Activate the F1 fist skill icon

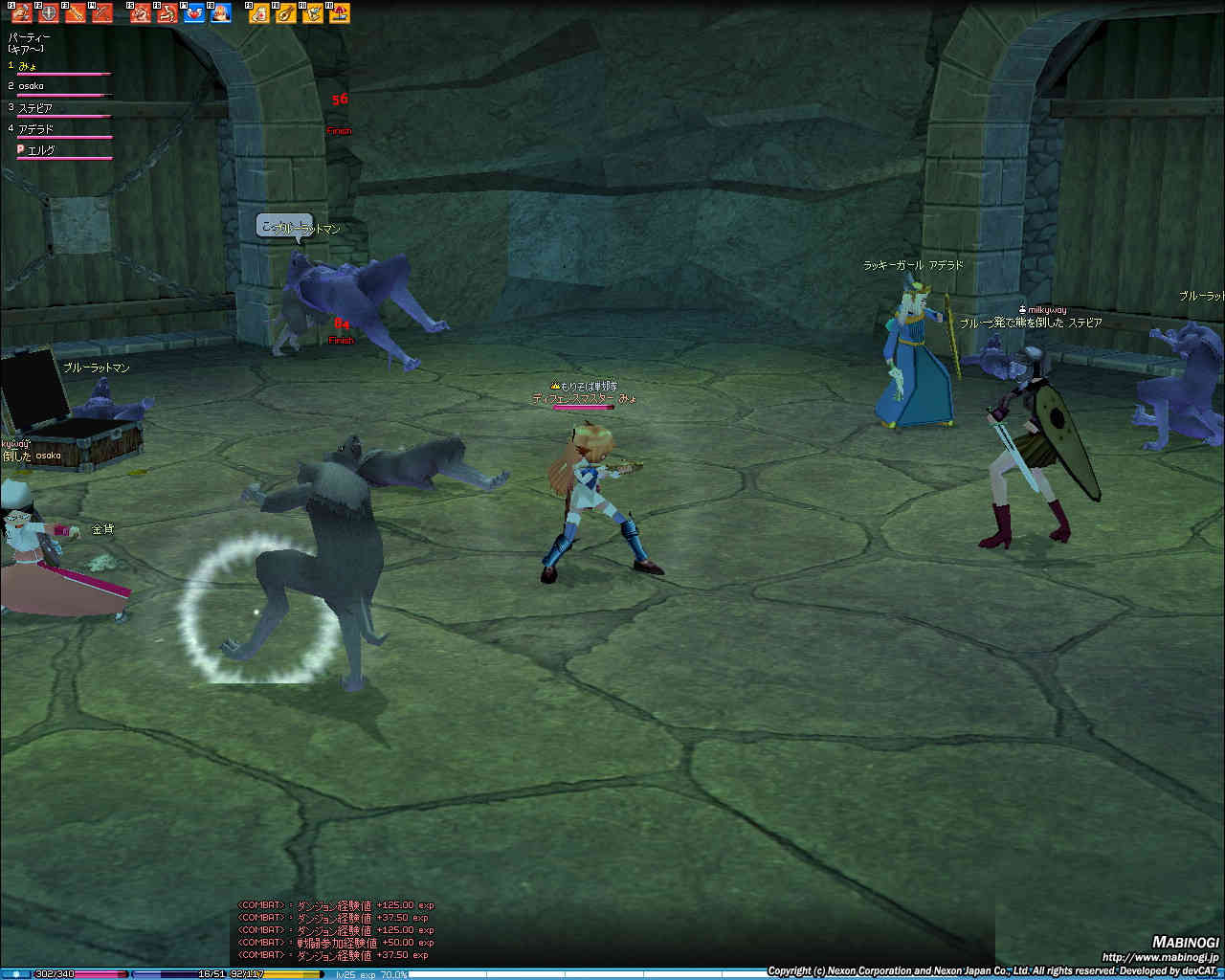pos(22,13)
